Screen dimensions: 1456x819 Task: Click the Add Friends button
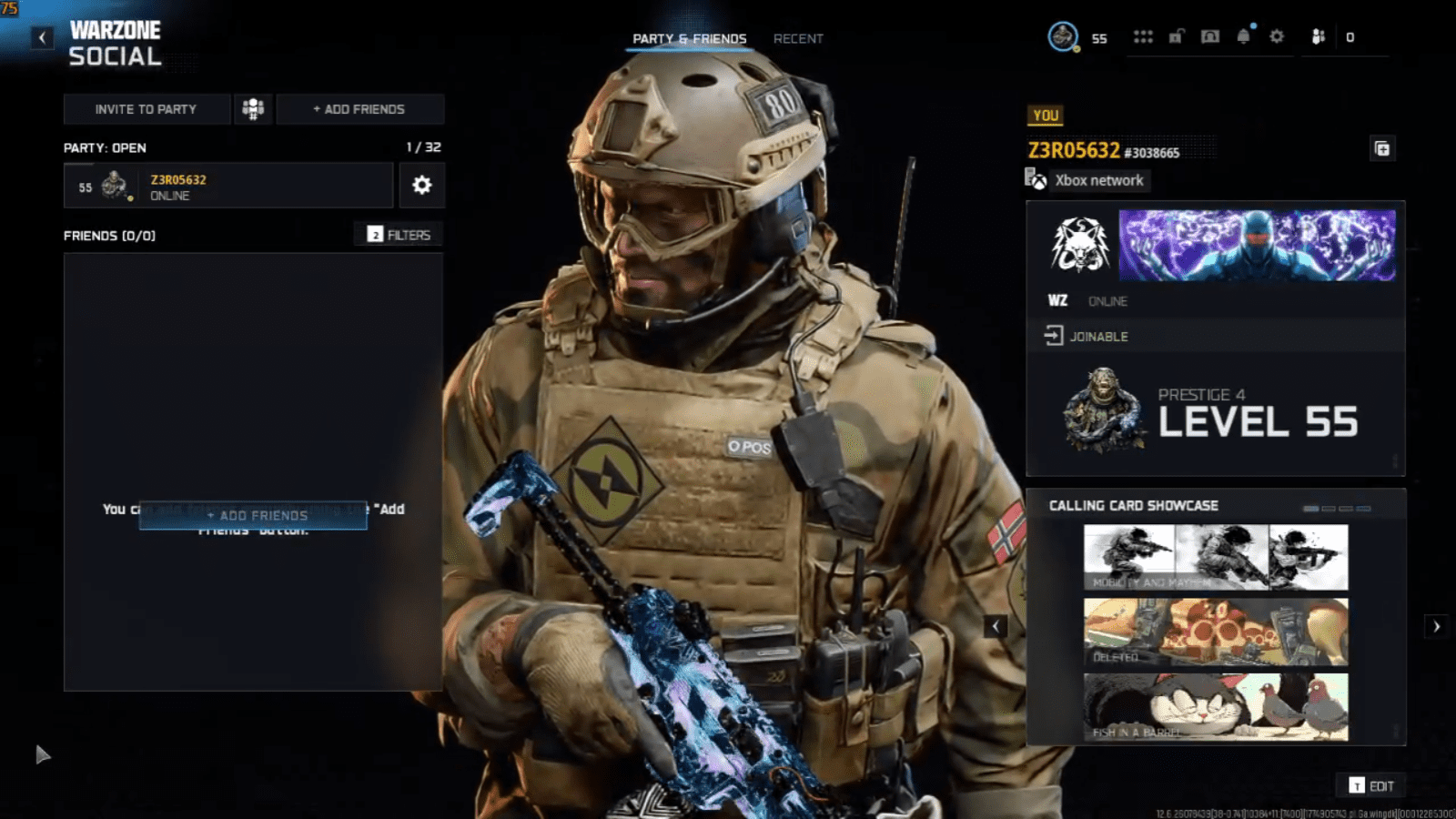[360, 109]
